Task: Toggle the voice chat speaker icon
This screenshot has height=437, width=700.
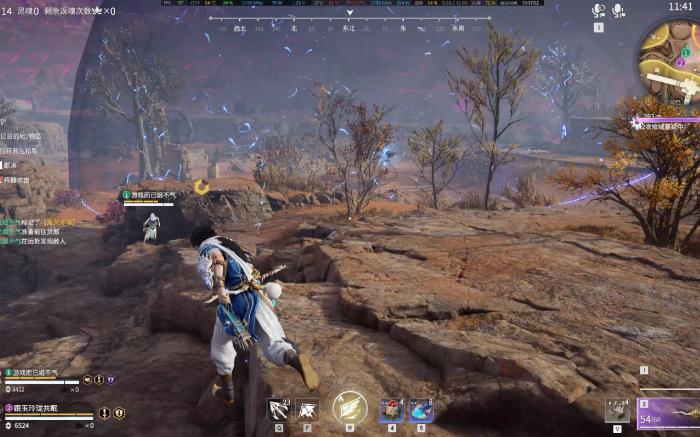Action: click(x=599, y=11)
